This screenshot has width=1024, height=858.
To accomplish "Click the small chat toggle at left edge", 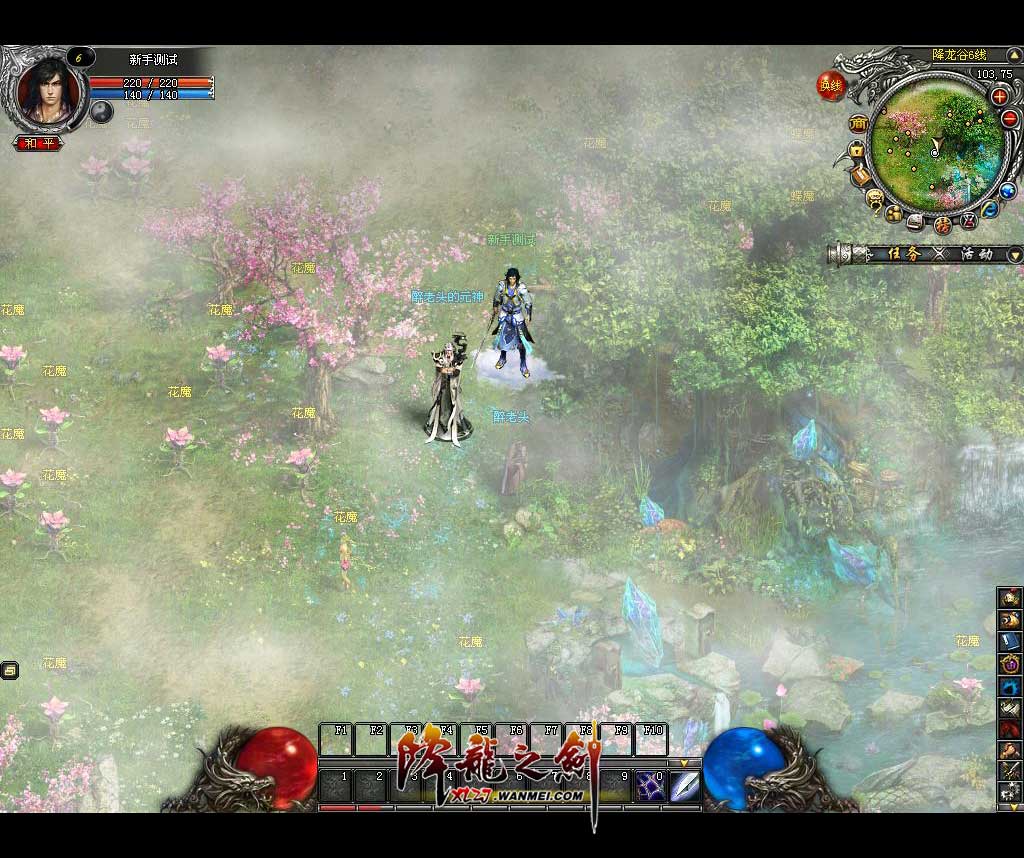I will [x=9, y=670].
